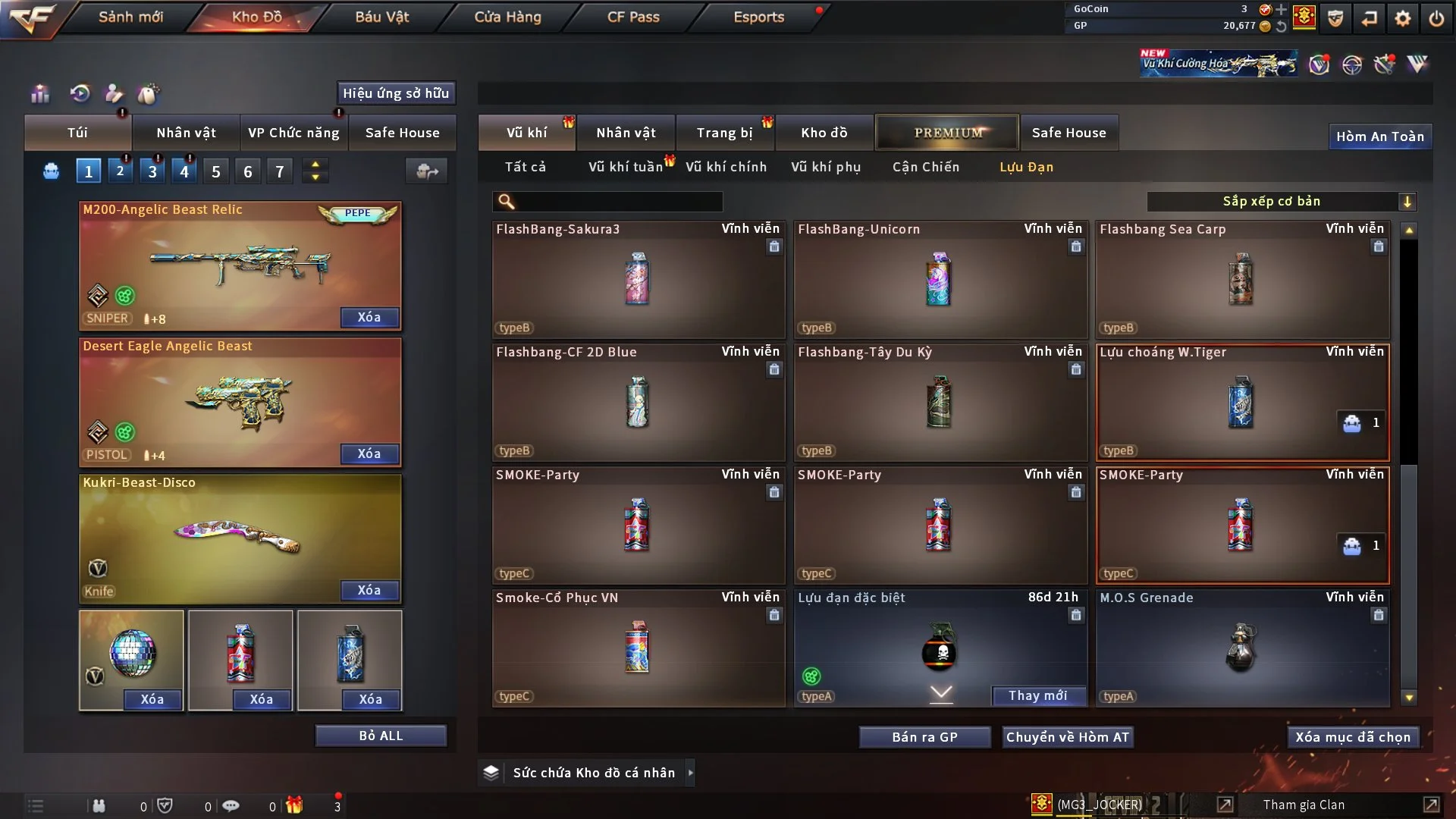Open the gear settings icon
Image resolution: width=1456 pixels, height=819 pixels.
pyautogui.click(x=1403, y=18)
